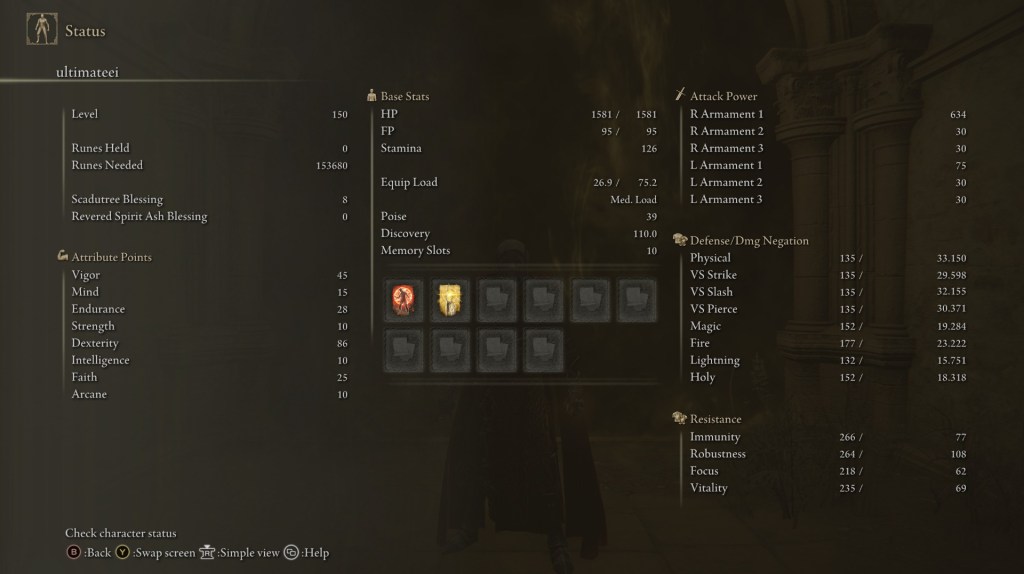Select the red fiery figure spell slot
This screenshot has height=574, width=1024.
point(402,299)
